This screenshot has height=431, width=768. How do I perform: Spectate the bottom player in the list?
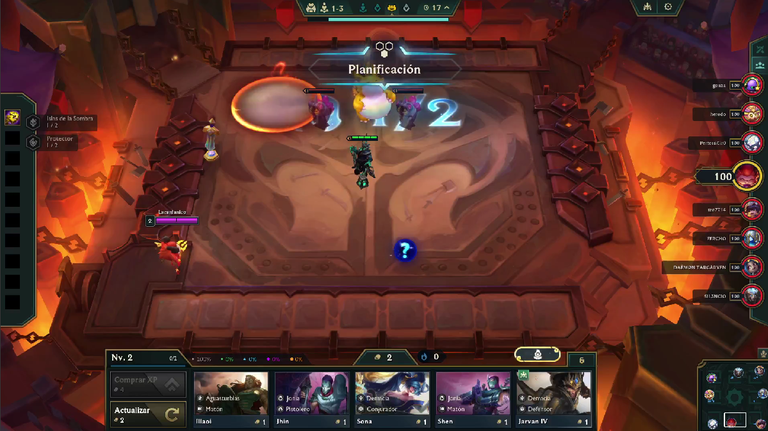751,296
